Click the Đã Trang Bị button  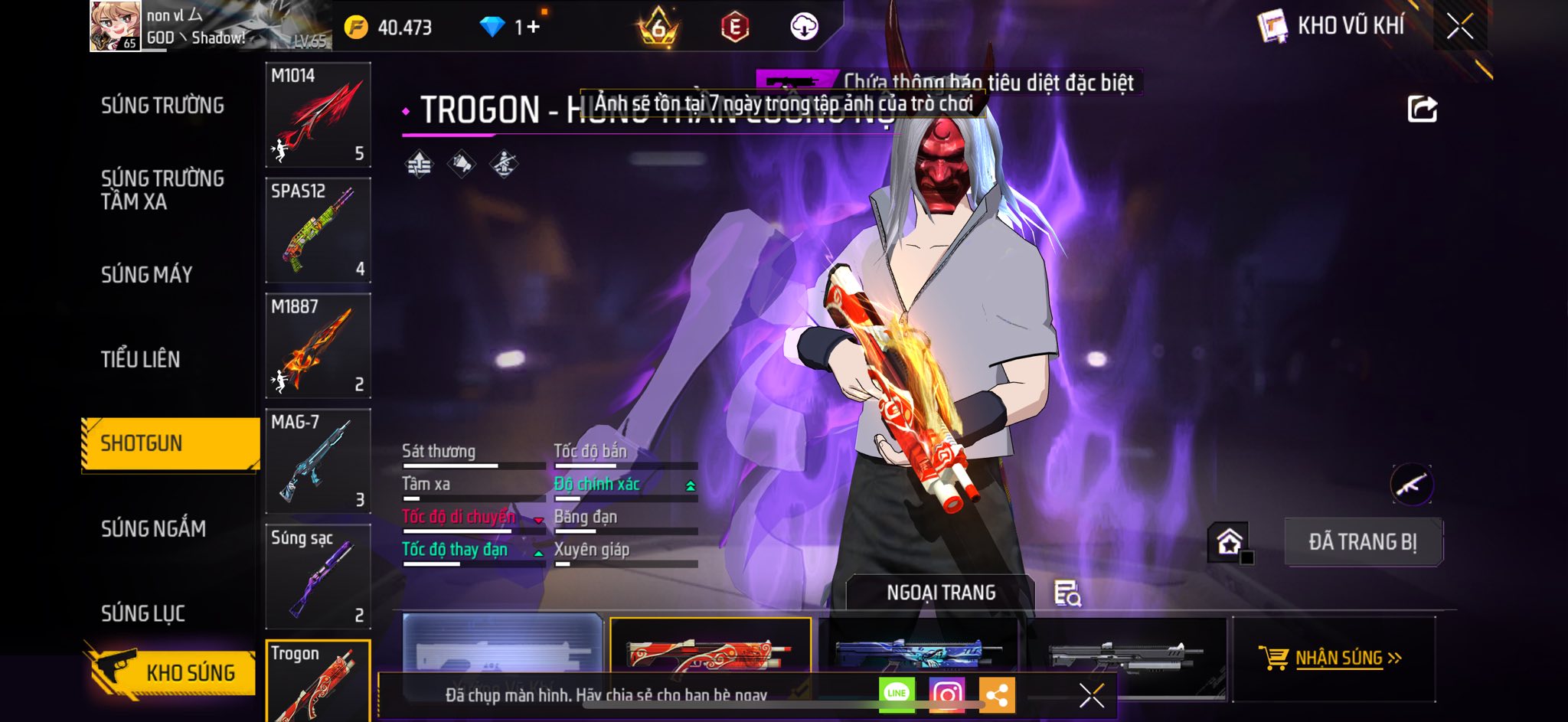click(1362, 542)
